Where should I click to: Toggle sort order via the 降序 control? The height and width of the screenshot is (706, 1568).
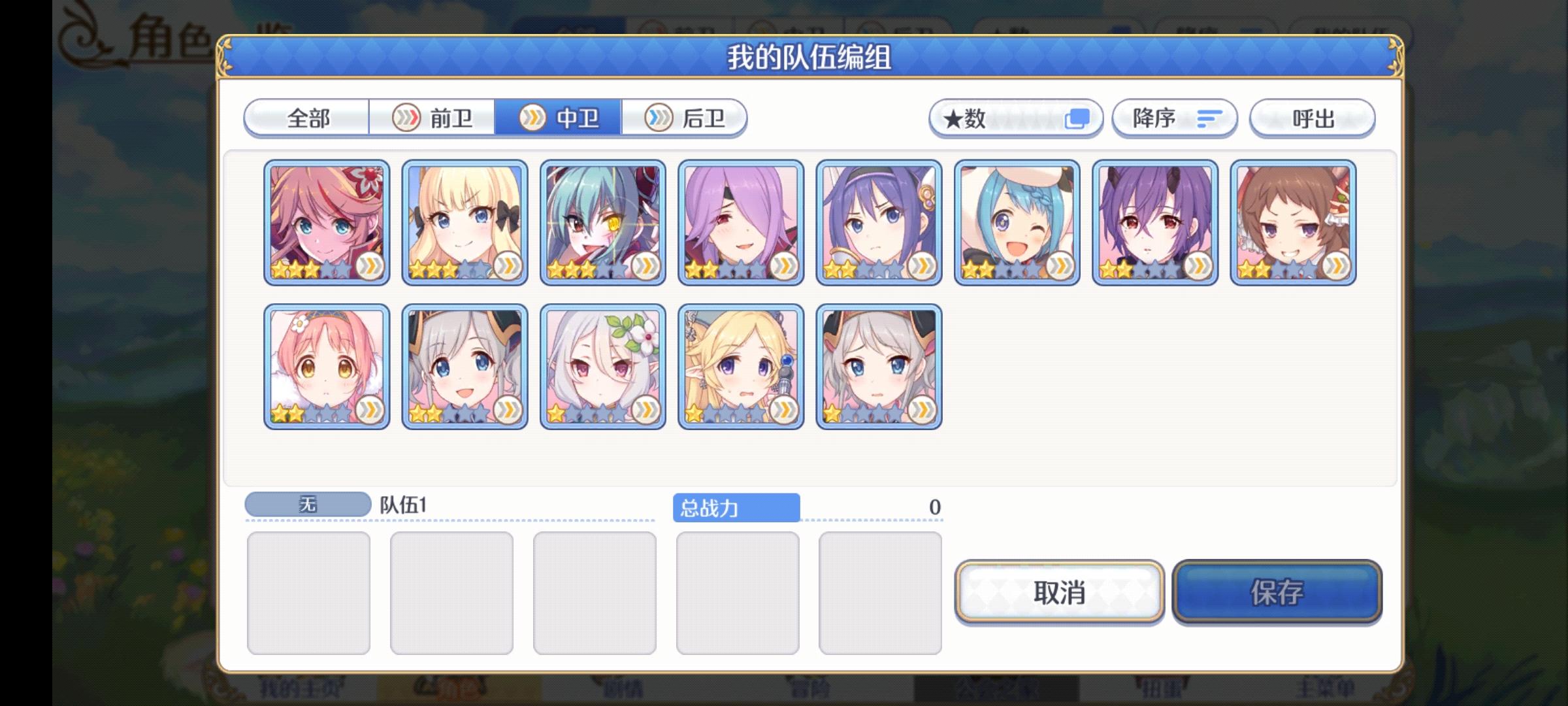[x=1173, y=118]
